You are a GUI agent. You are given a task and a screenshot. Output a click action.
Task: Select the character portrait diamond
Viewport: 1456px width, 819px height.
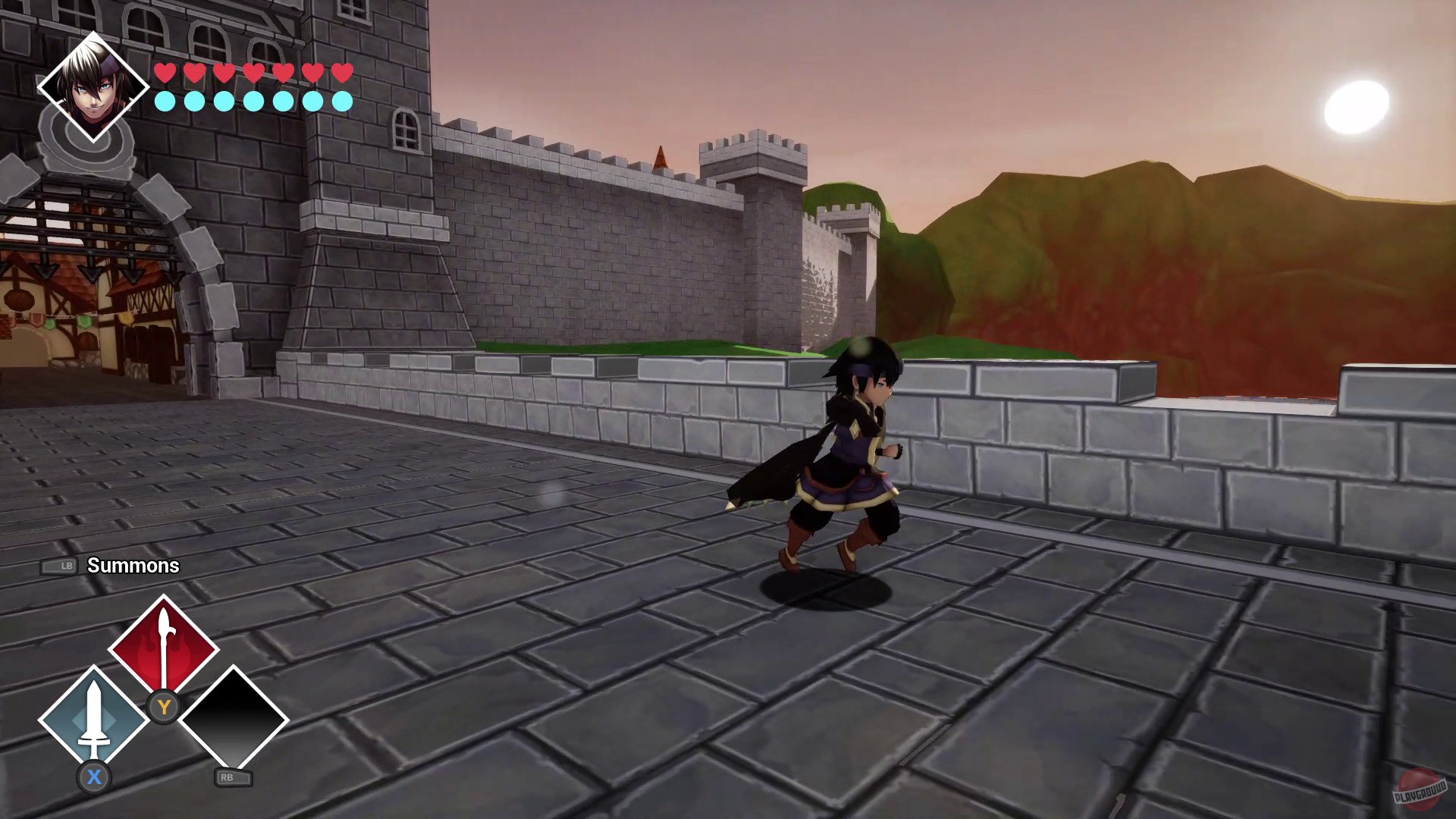click(x=93, y=86)
